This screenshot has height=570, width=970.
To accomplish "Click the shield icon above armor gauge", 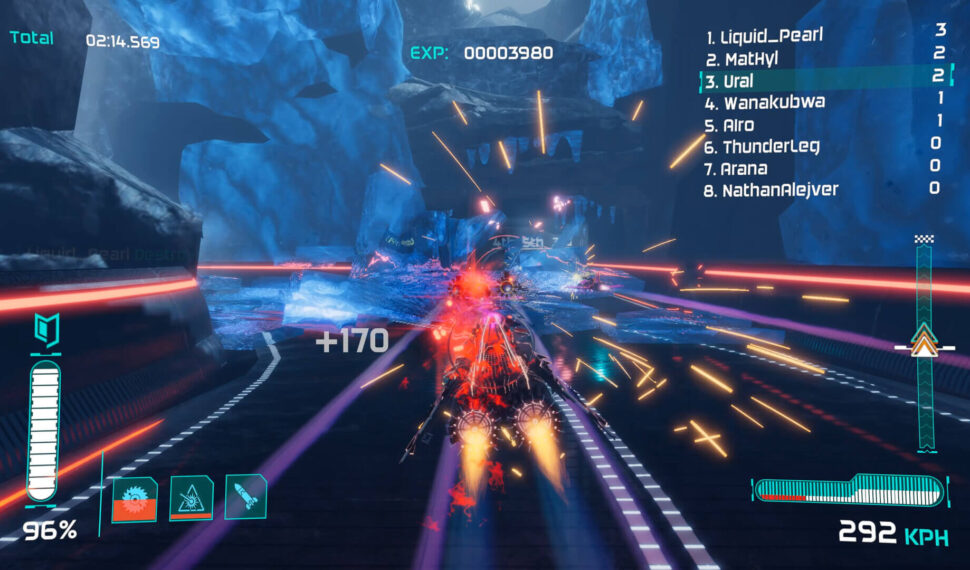I will coord(42,328).
